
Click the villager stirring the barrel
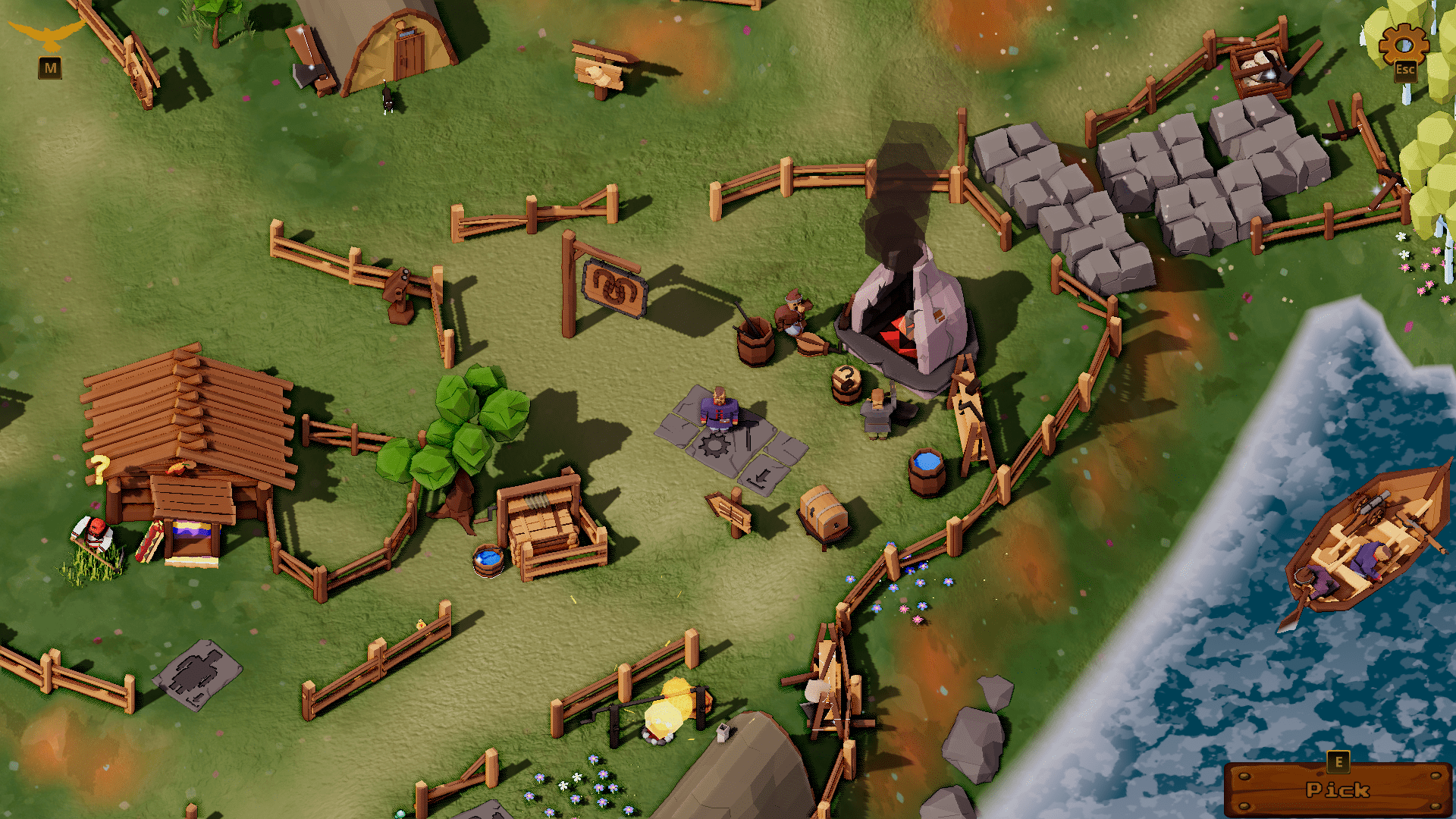click(x=792, y=315)
